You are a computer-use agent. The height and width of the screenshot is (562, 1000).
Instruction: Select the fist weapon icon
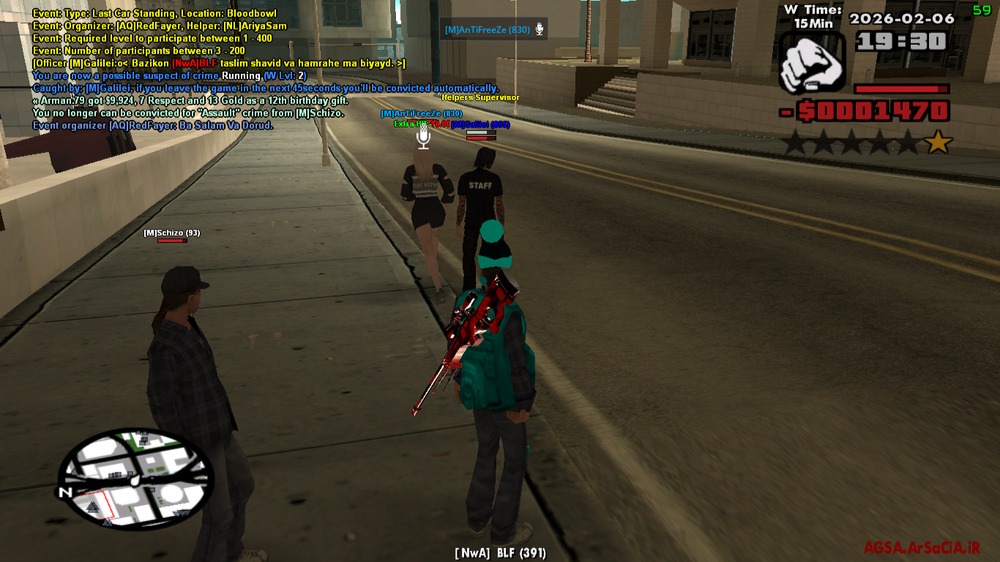(812, 62)
